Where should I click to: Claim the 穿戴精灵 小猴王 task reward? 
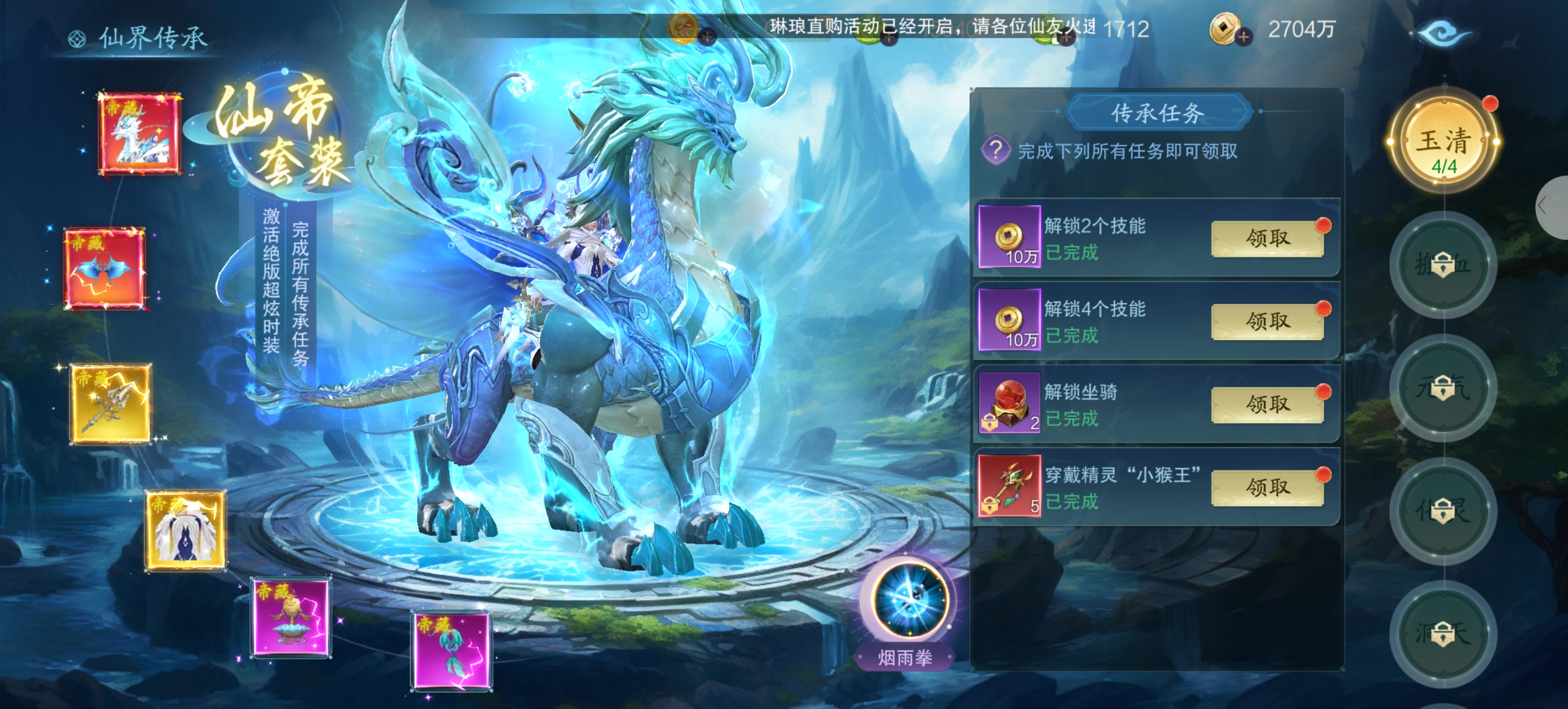(1268, 487)
